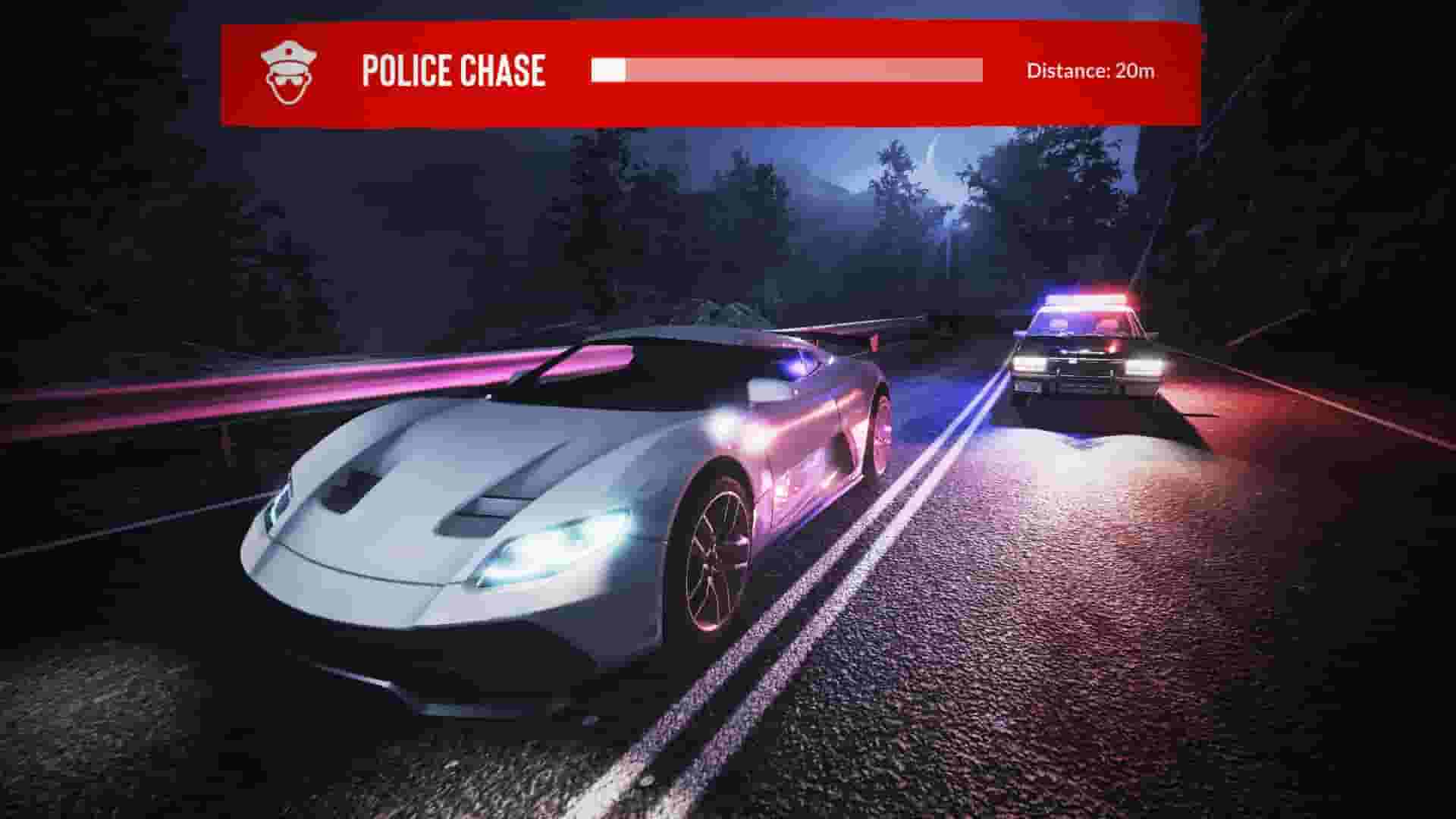Click the POLICE CHASE title text
1456x819 pixels.
tap(453, 71)
